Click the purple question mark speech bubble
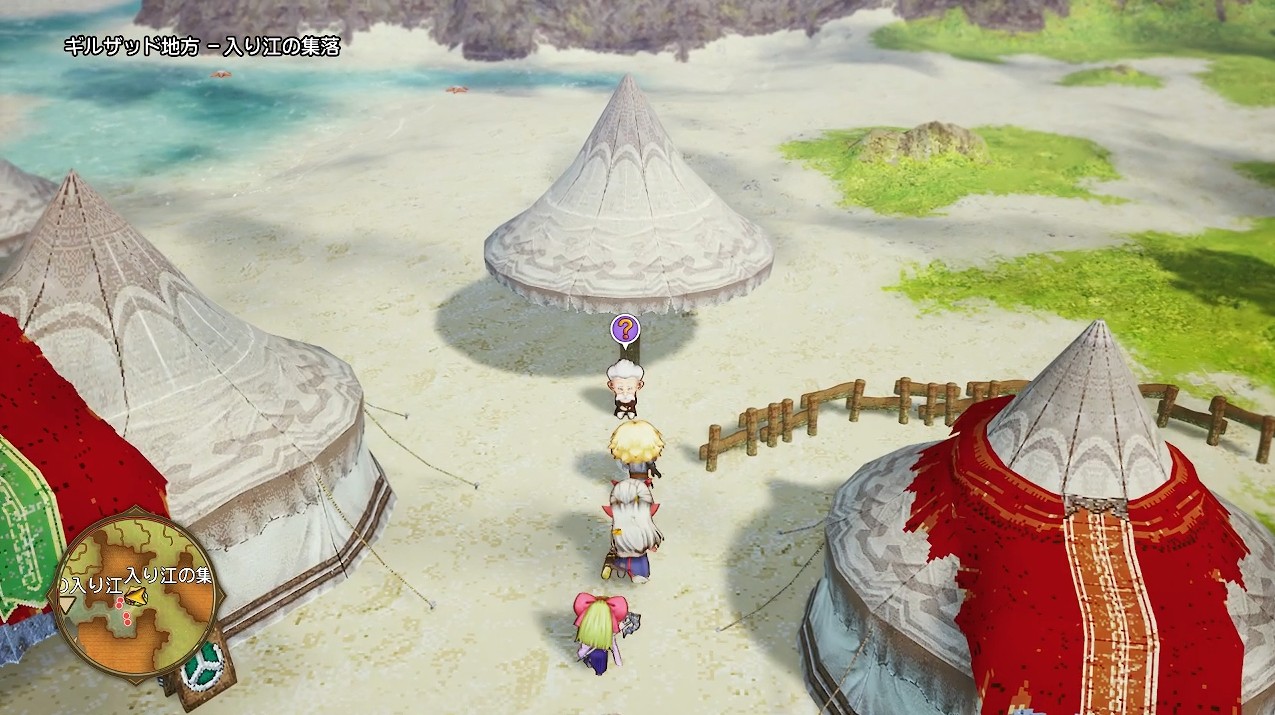This screenshot has height=715, width=1275. pyautogui.click(x=625, y=328)
